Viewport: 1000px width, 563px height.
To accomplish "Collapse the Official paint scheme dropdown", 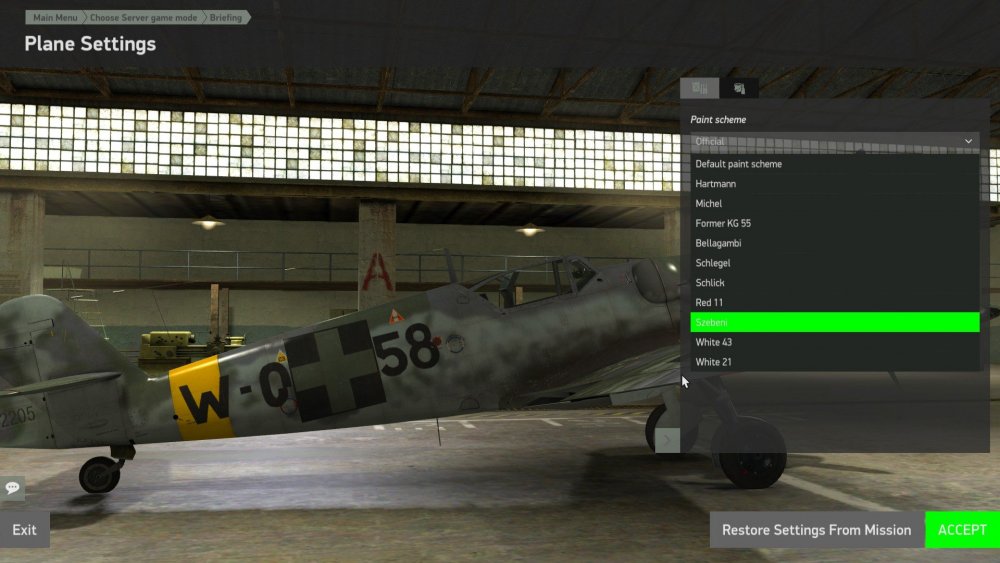I will [x=967, y=142].
